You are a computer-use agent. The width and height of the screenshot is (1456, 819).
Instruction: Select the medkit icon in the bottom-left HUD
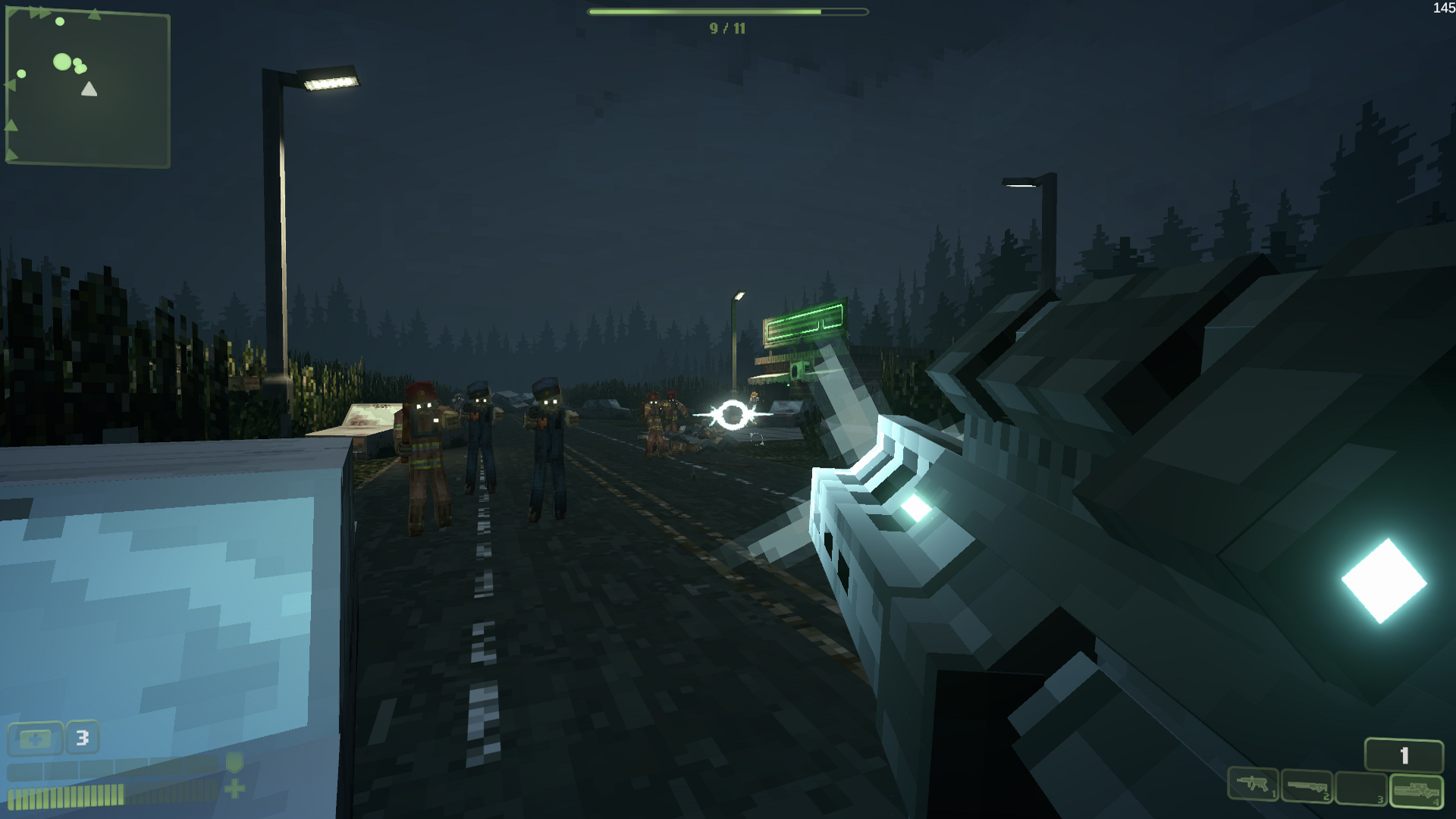click(36, 737)
